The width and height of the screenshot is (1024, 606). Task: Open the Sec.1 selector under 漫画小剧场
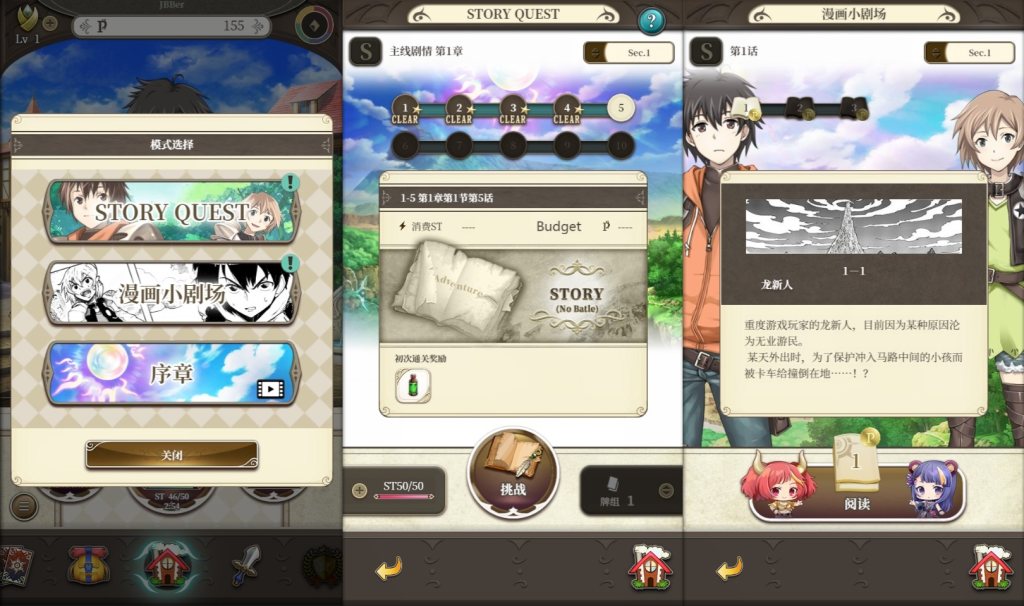coord(969,53)
